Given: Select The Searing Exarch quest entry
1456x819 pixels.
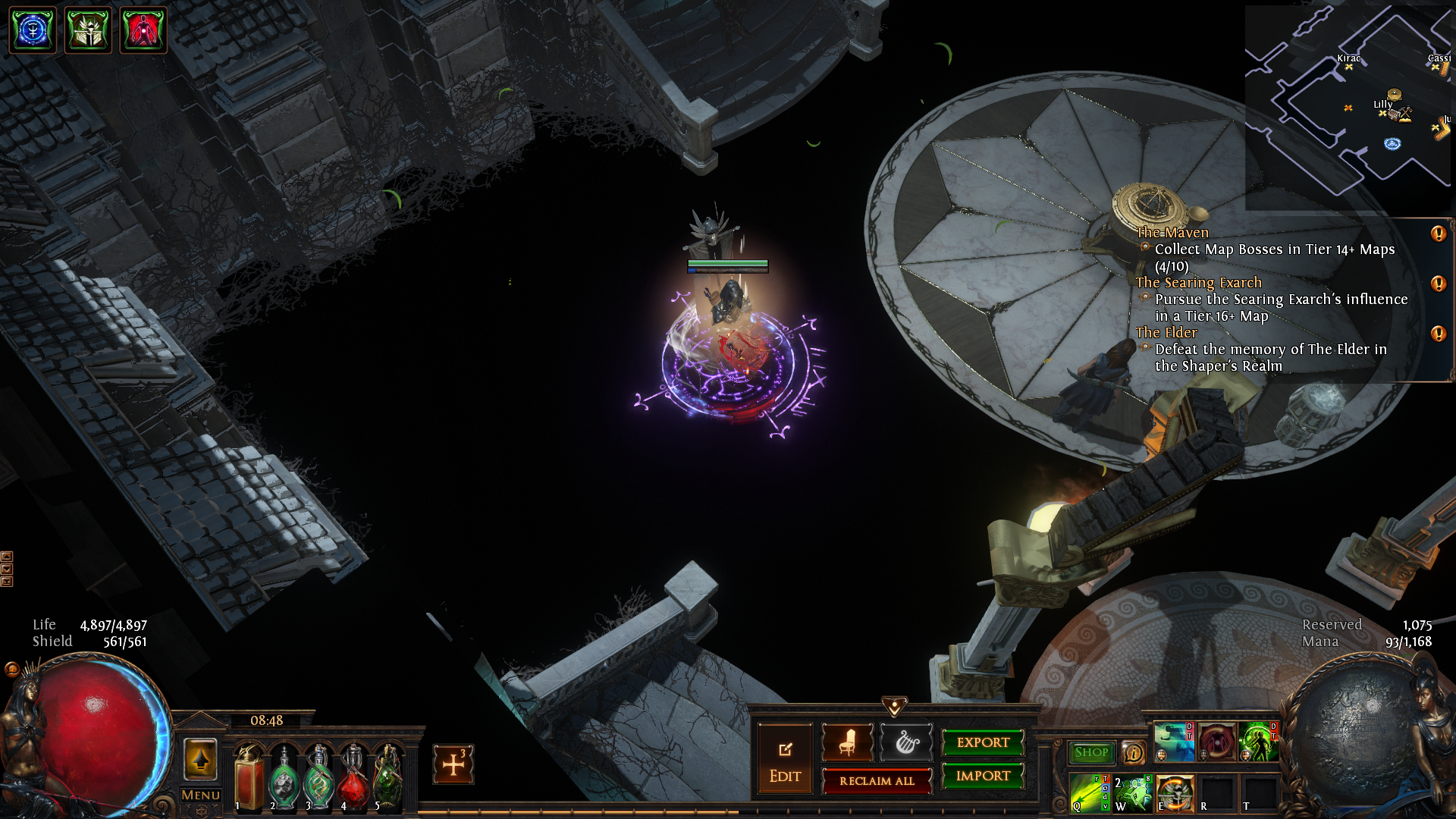Looking at the screenshot, I should pos(1198,283).
